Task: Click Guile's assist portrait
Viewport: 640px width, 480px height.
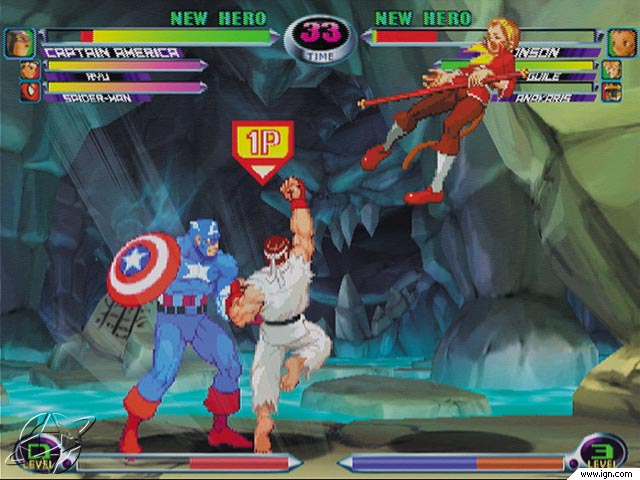Action: [x=611, y=70]
